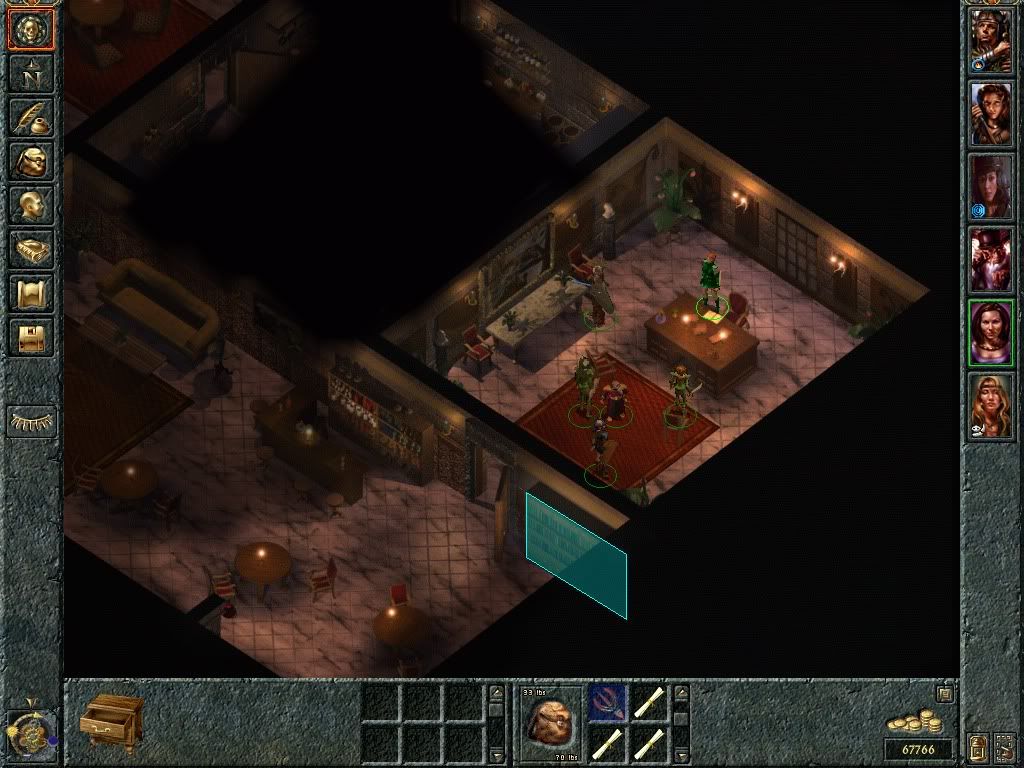Open the priest scroll icon
The width and height of the screenshot is (1024, 768).
[x=31, y=293]
